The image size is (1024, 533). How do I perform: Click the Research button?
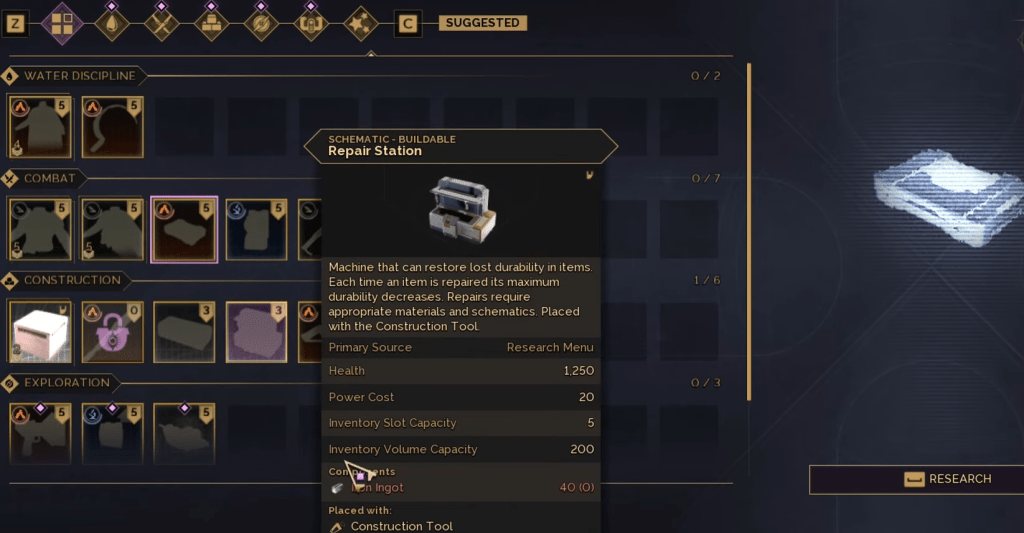point(916,479)
